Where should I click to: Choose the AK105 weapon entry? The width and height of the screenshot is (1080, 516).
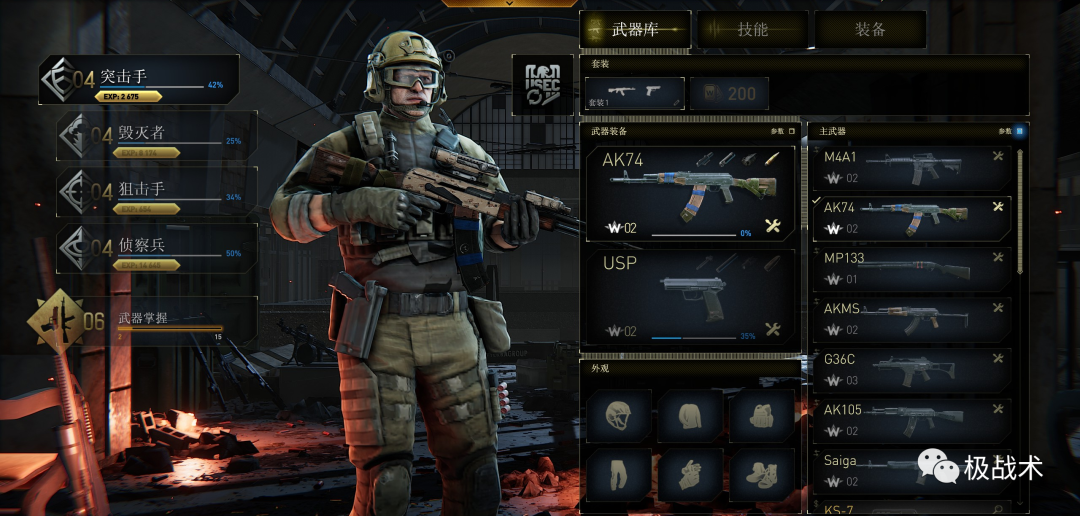coord(910,420)
